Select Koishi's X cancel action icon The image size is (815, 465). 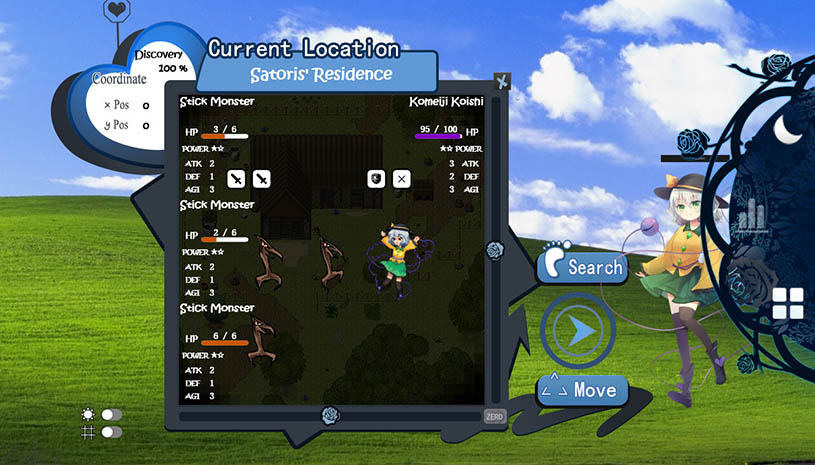coord(401,179)
